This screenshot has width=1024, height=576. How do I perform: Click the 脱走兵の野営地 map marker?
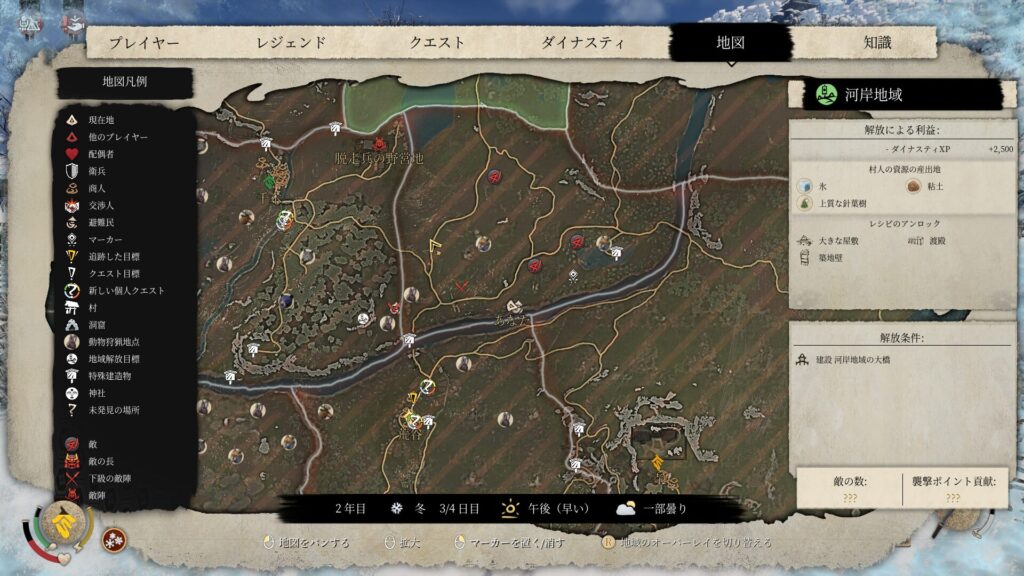[x=380, y=158]
